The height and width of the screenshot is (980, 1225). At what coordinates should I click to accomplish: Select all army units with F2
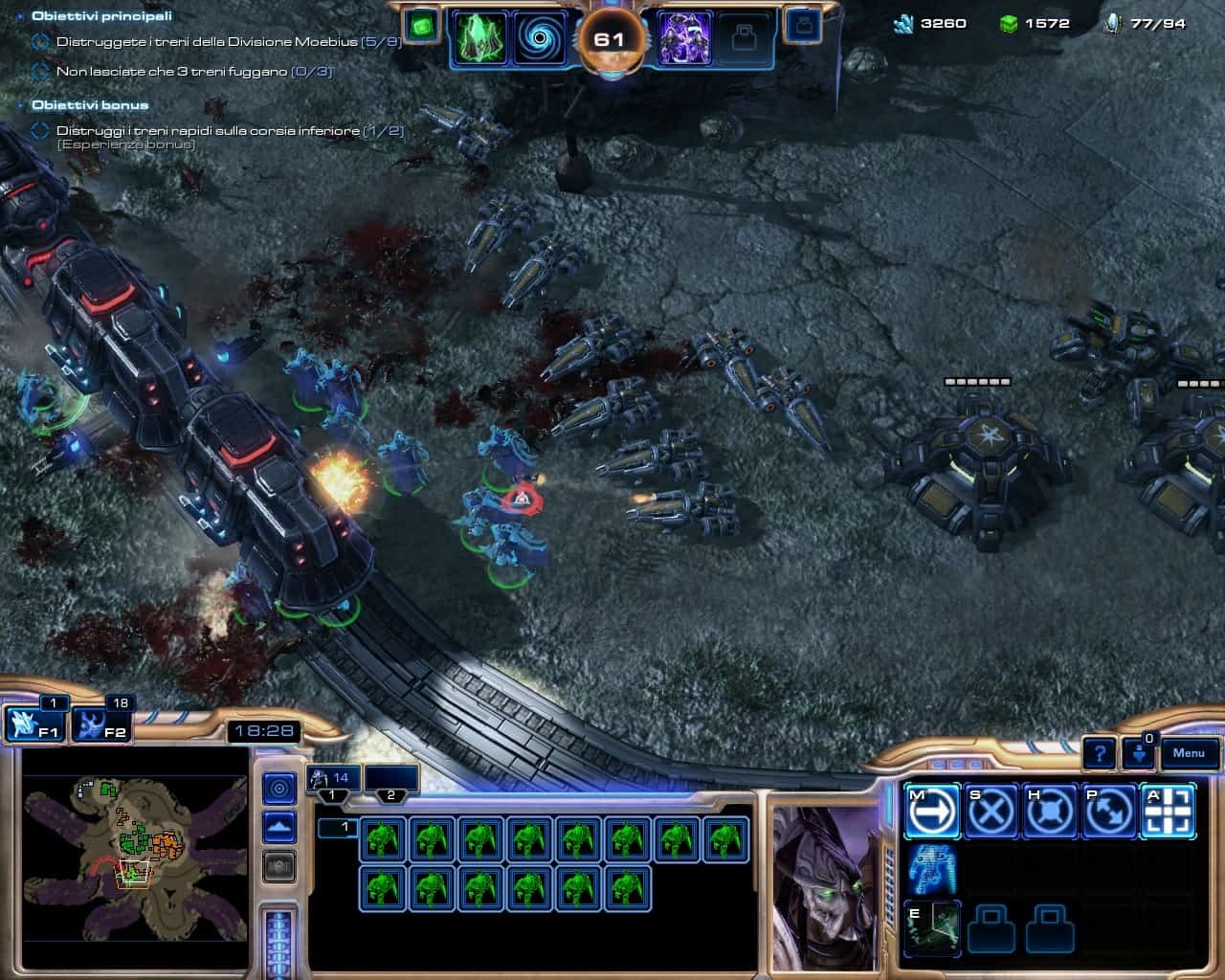tap(101, 724)
